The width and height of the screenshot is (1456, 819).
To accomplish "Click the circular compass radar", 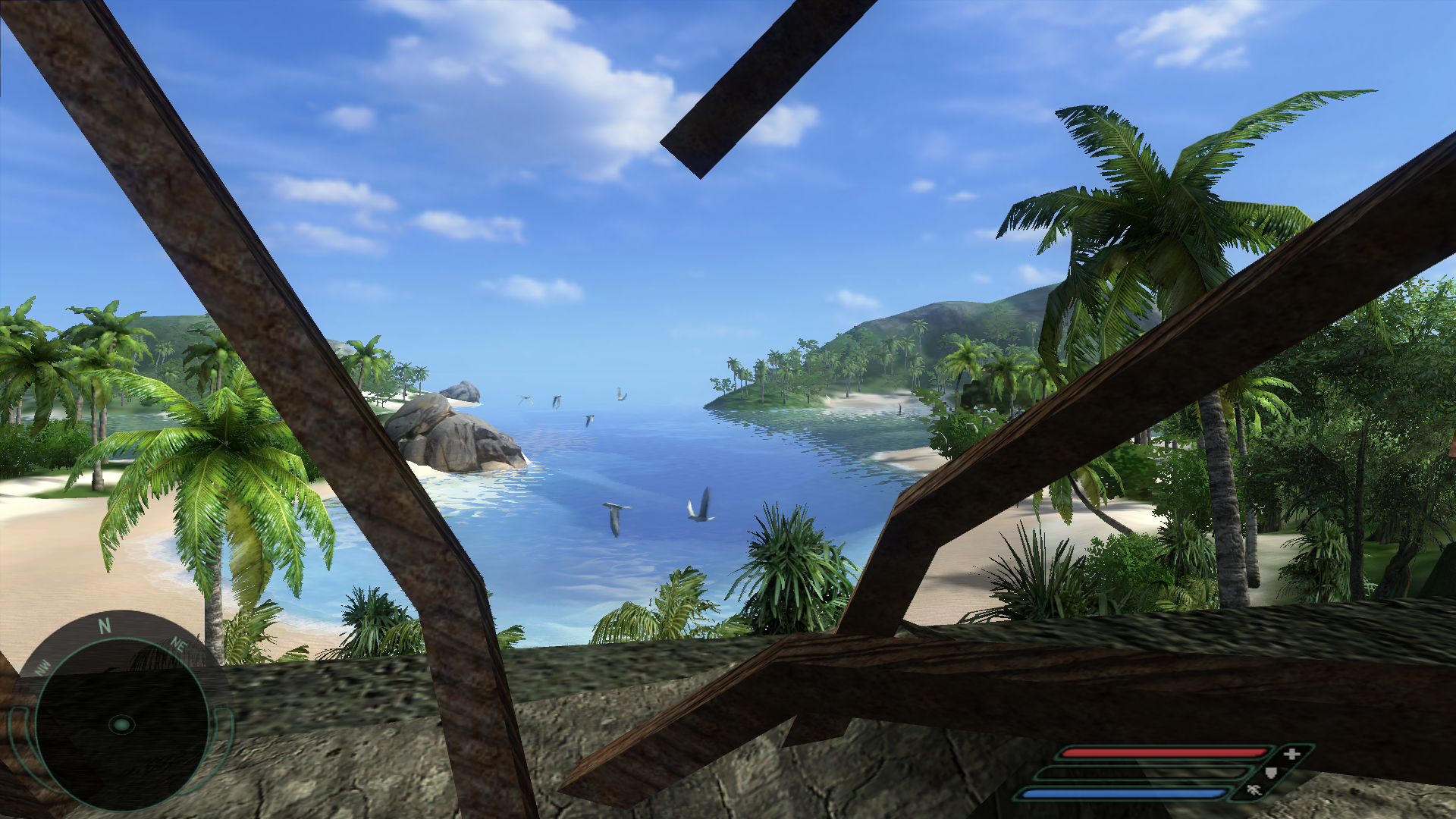I will click(x=121, y=724).
